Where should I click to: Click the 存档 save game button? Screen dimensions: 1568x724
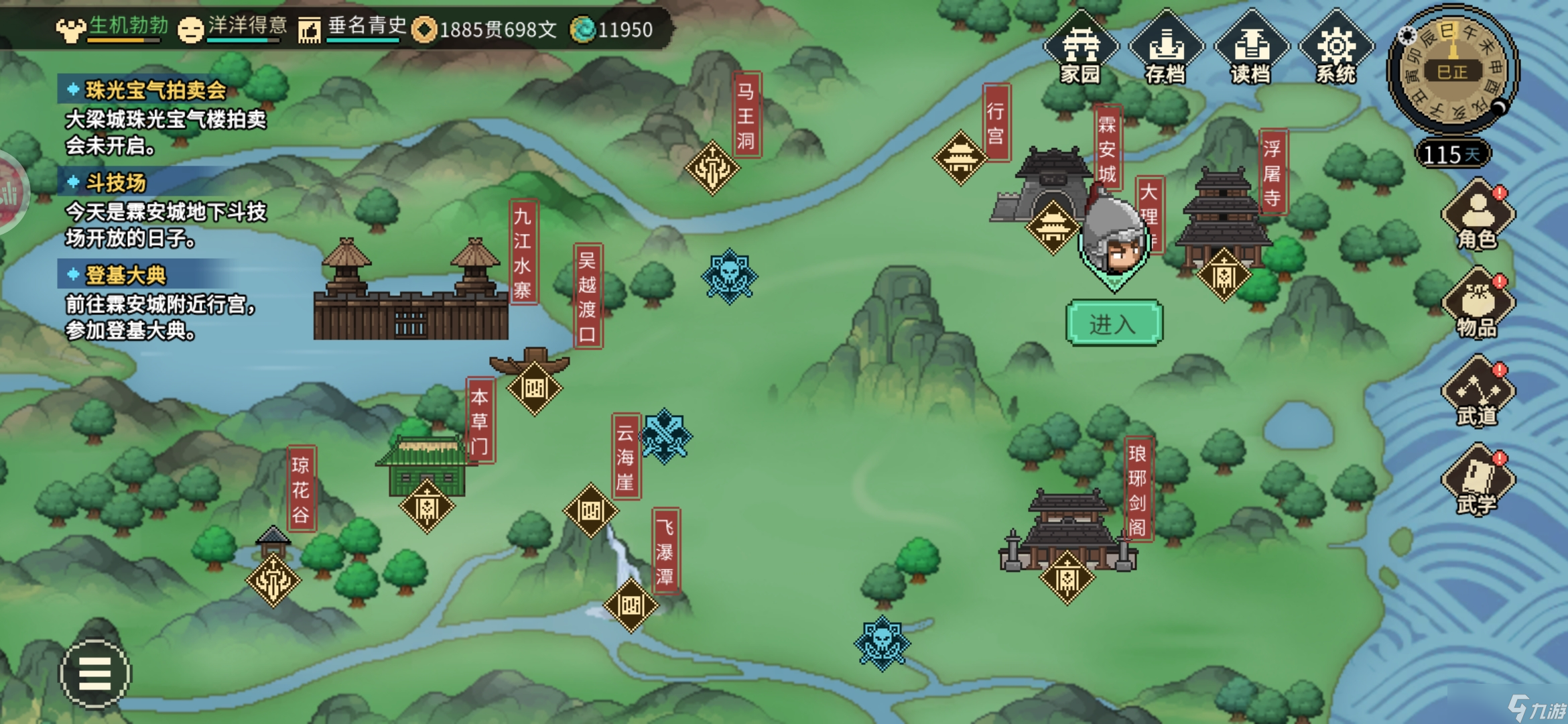click(1165, 48)
